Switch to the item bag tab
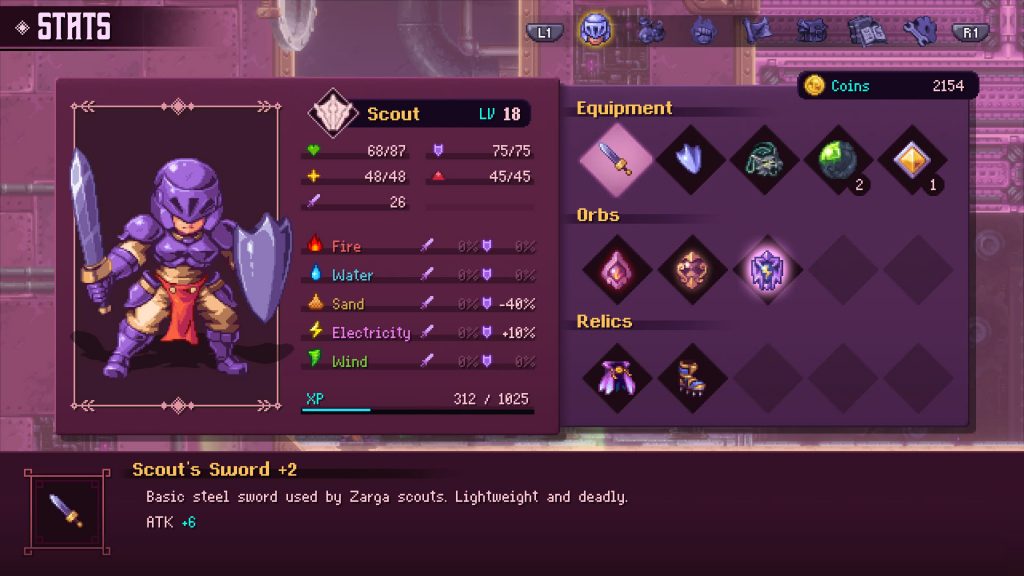 (x=651, y=31)
